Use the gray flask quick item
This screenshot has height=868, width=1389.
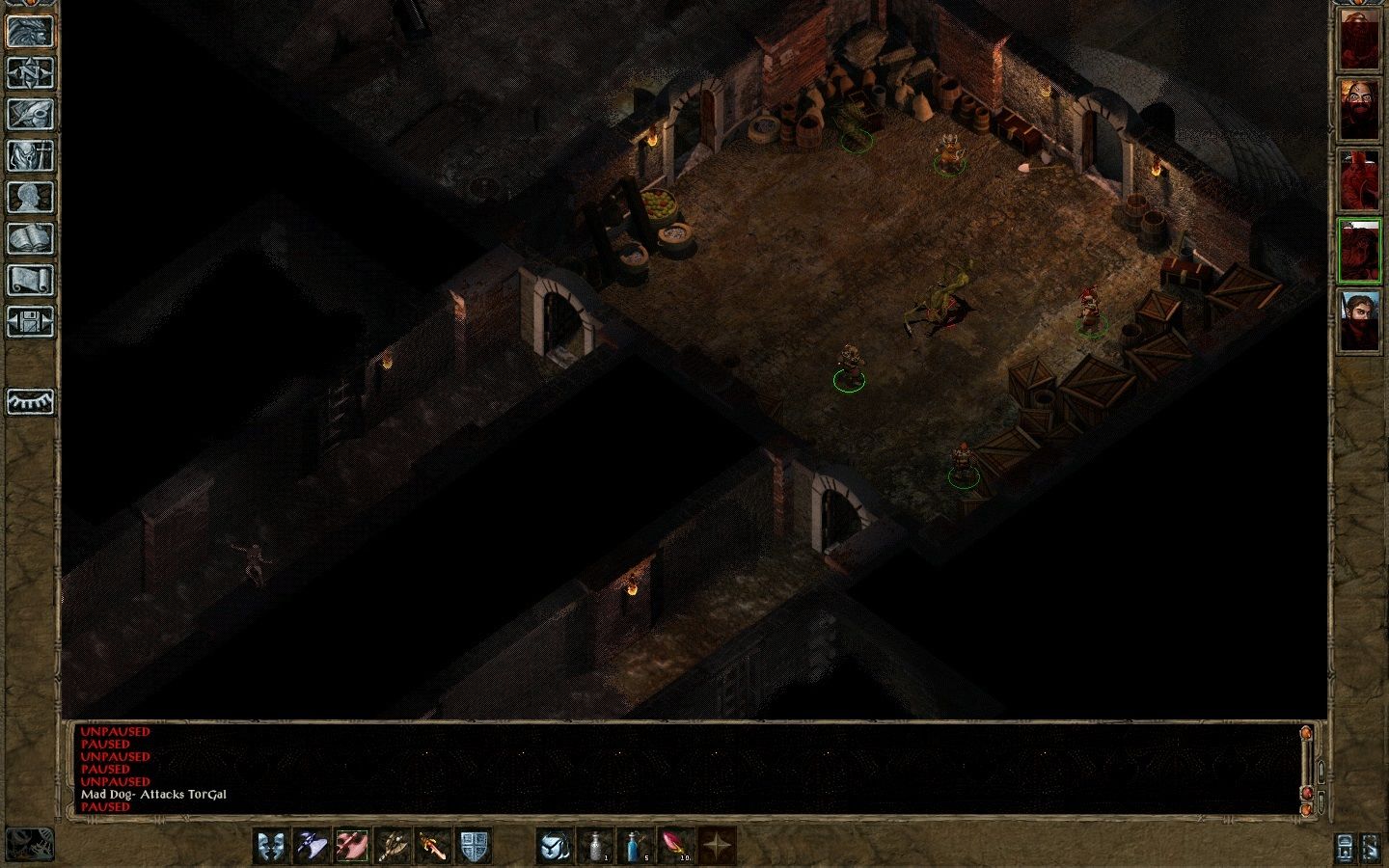click(x=595, y=846)
